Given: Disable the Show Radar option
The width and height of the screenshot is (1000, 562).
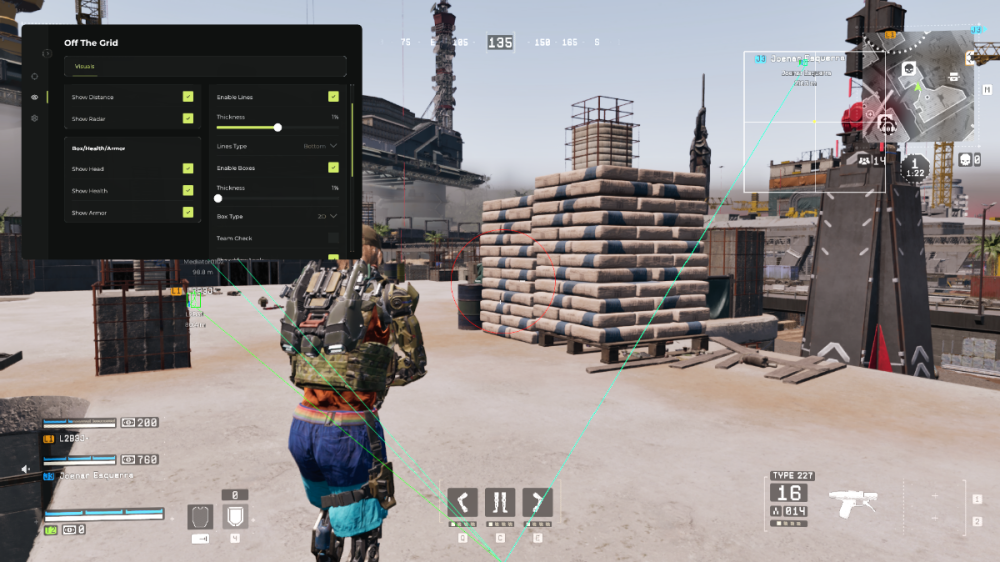Looking at the screenshot, I should click(x=188, y=118).
